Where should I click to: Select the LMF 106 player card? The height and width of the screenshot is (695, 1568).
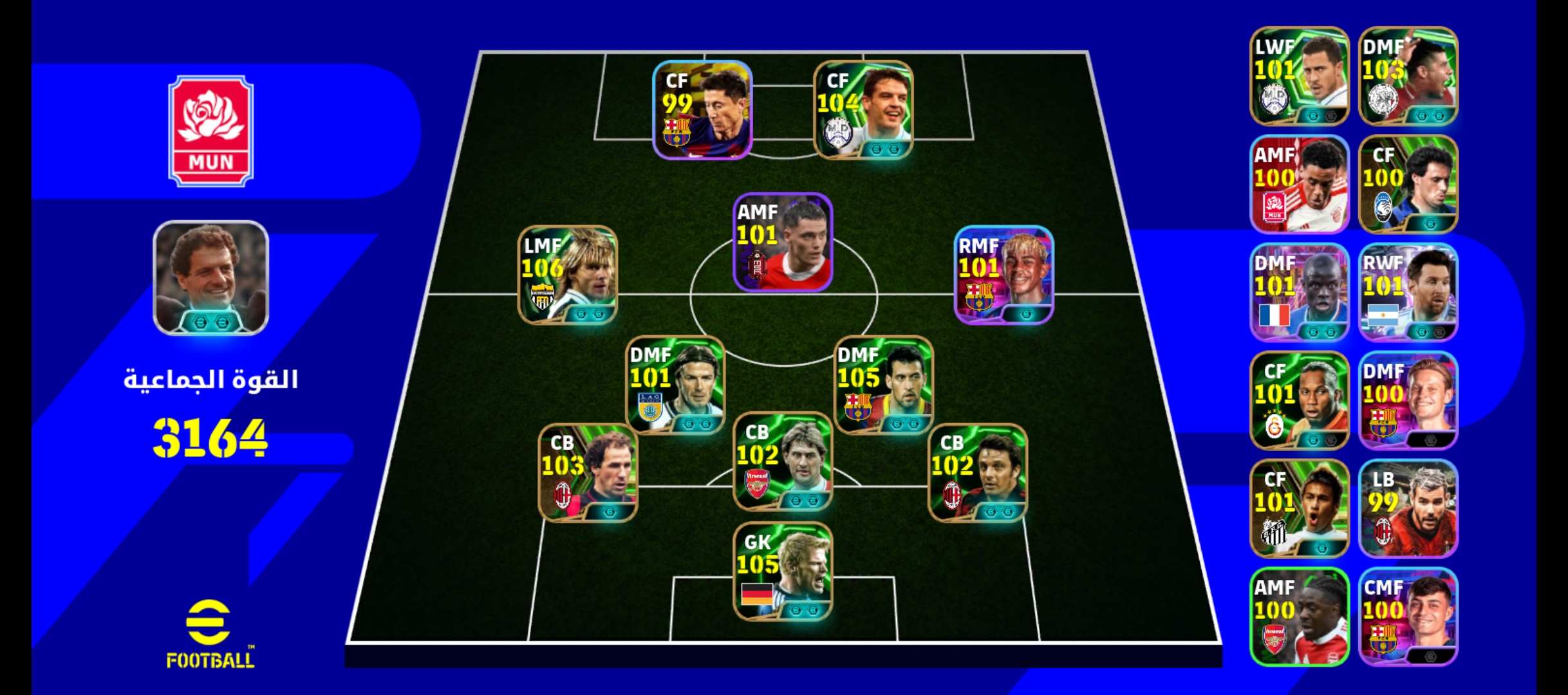tap(567, 275)
